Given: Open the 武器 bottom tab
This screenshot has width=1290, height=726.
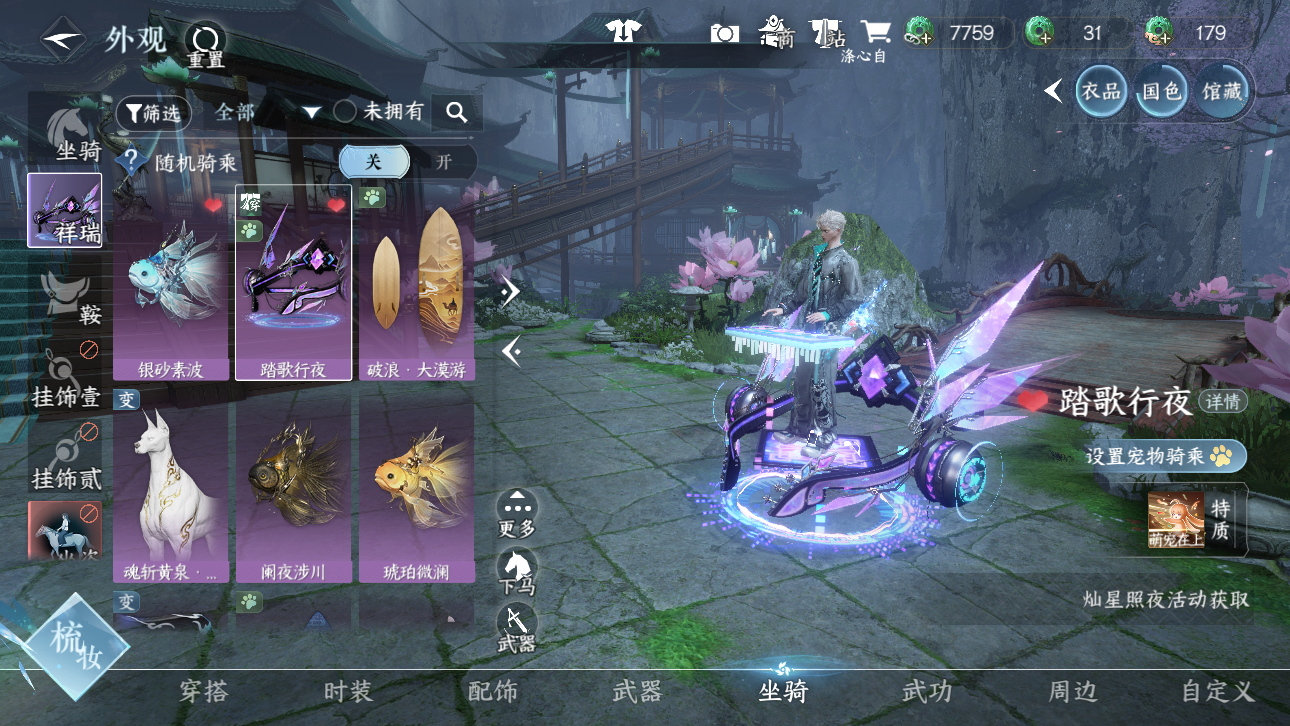Looking at the screenshot, I should pos(637,691).
